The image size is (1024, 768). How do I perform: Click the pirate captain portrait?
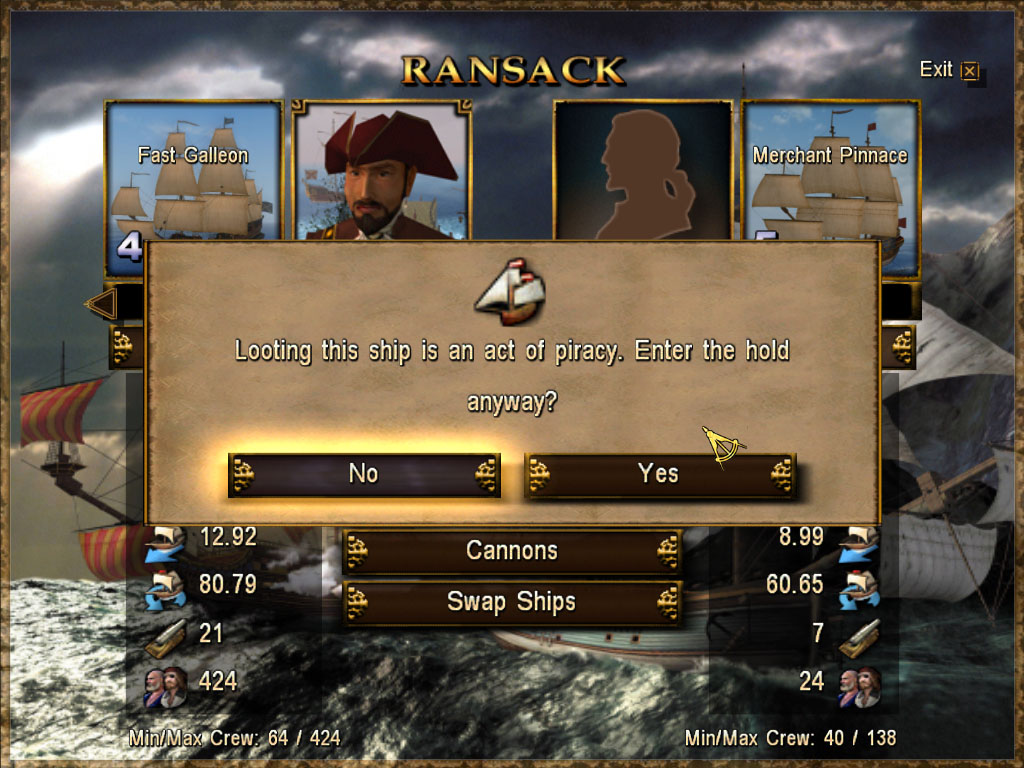tap(381, 170)
